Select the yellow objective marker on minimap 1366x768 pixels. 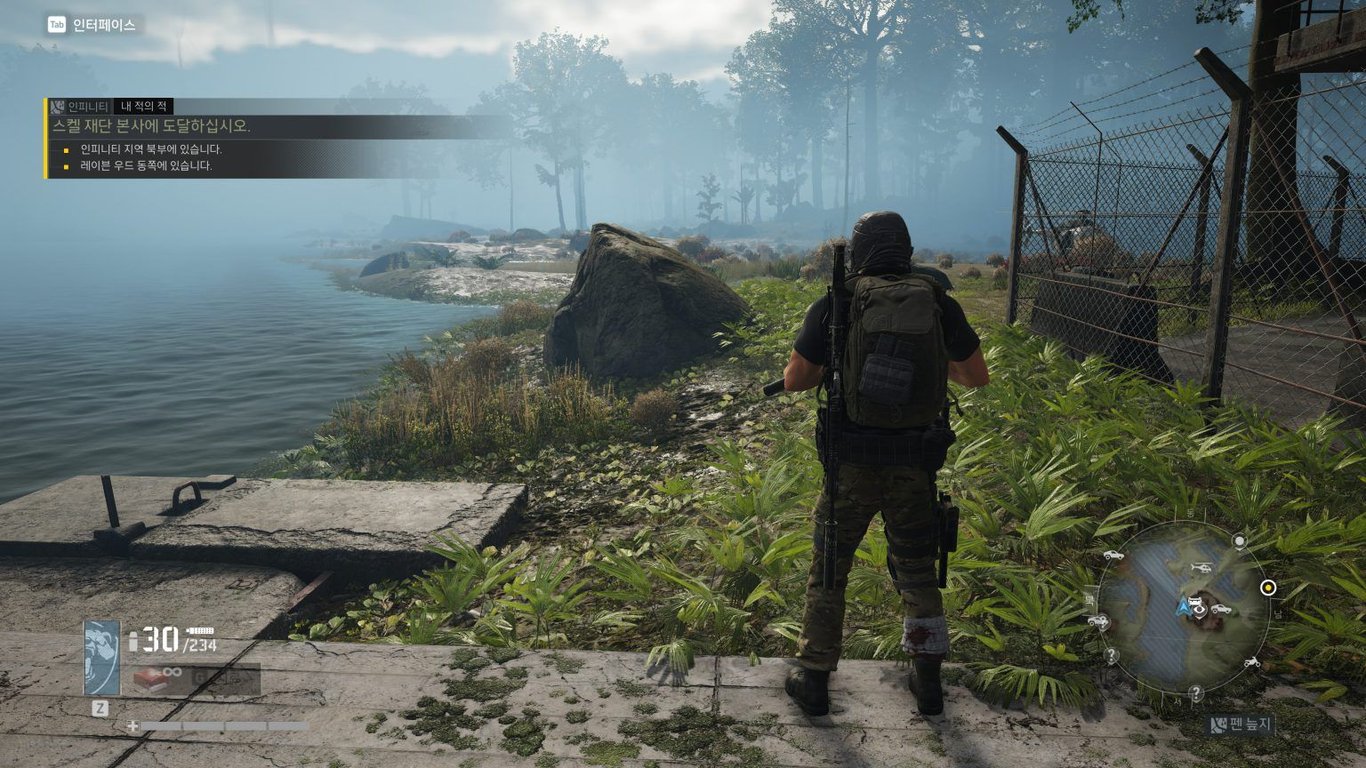coord(1268,587)
